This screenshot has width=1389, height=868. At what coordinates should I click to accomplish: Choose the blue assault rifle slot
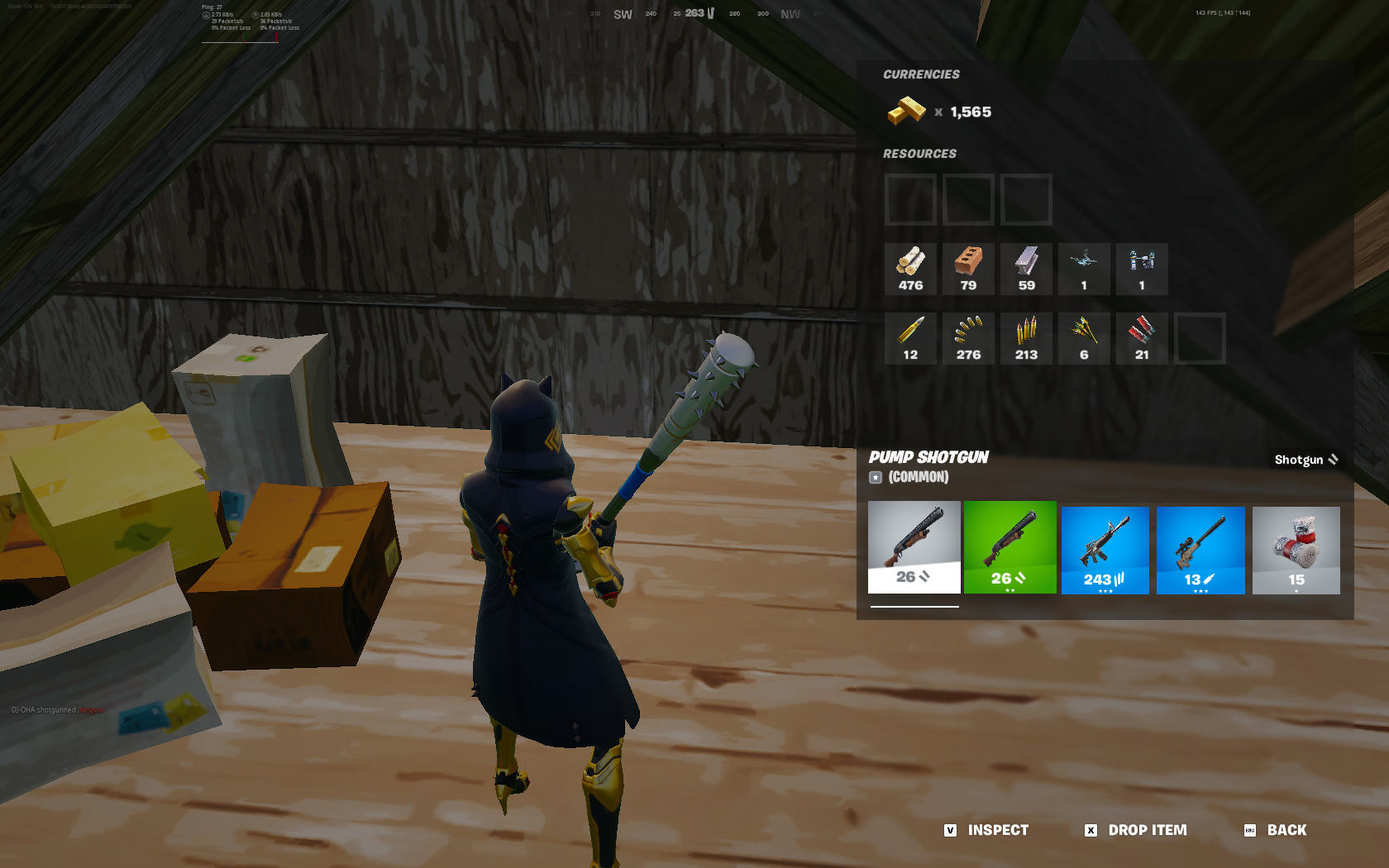coord(1105,550)
